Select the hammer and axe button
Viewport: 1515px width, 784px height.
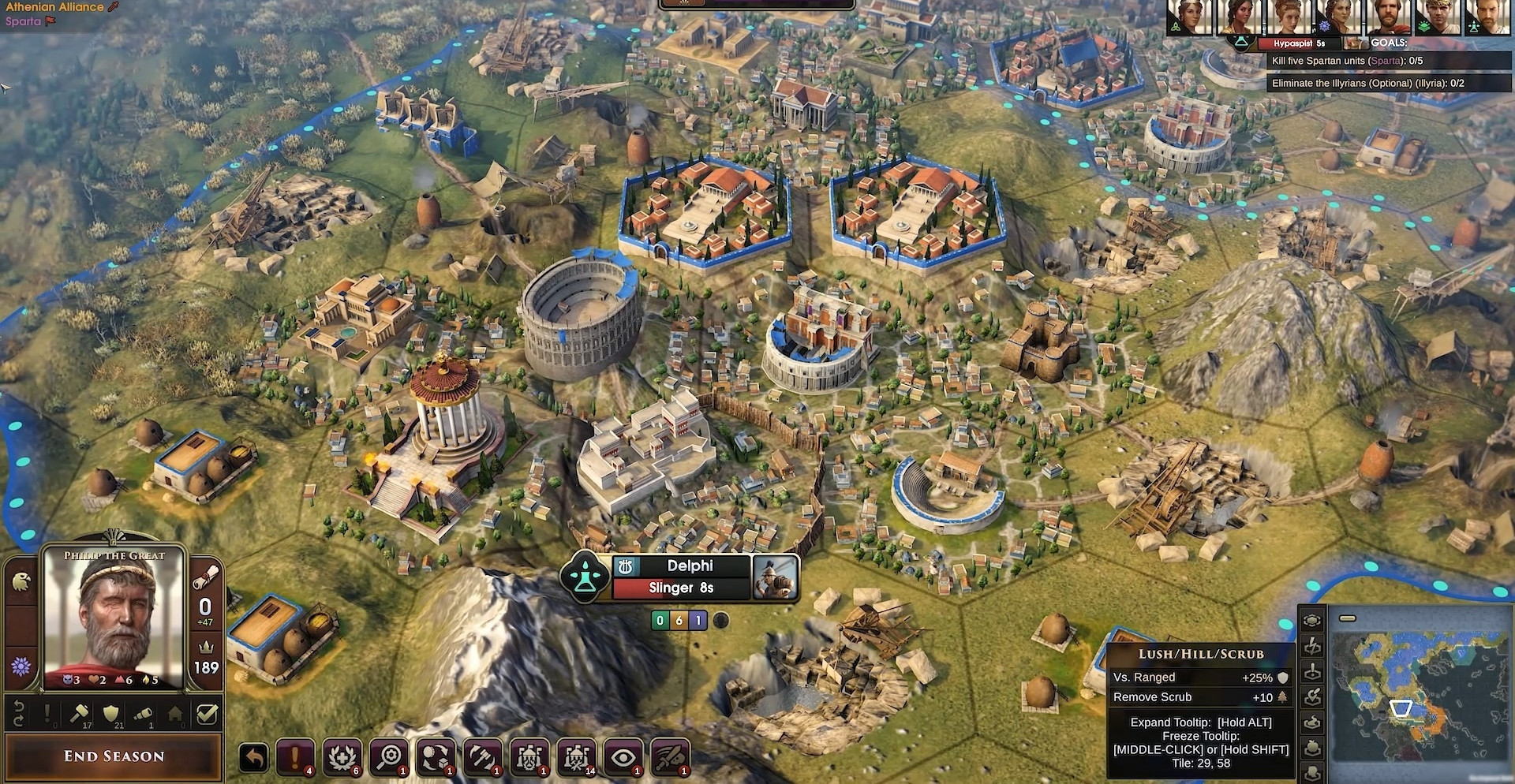(x=483, y=758)
